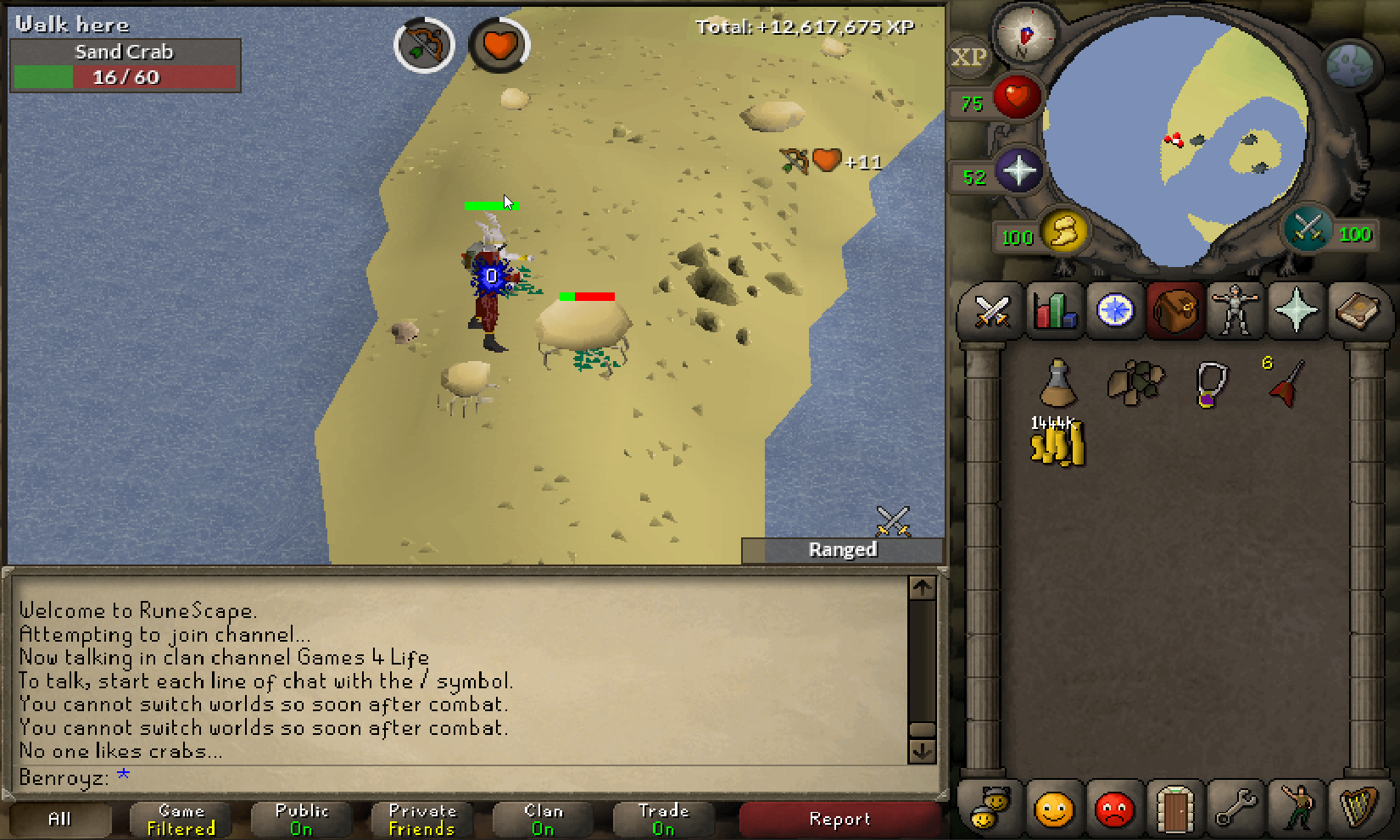The width and height of the screenshot is (1400, 840).
Task: Open the world map globe
Action: click(x=1349, y=64)
